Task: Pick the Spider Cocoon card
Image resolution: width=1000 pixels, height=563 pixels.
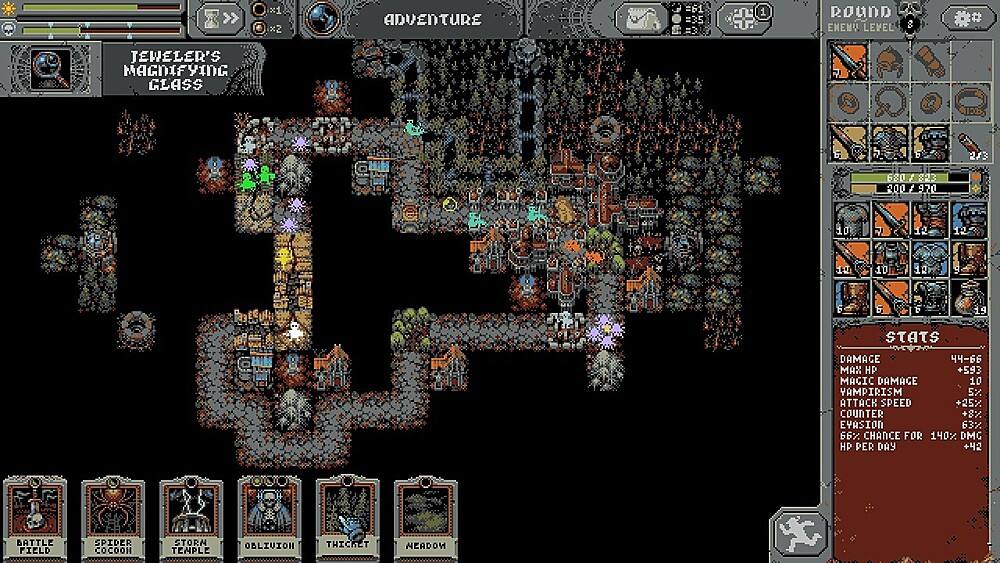Action: pyautogui.click(x=114, y=518)
